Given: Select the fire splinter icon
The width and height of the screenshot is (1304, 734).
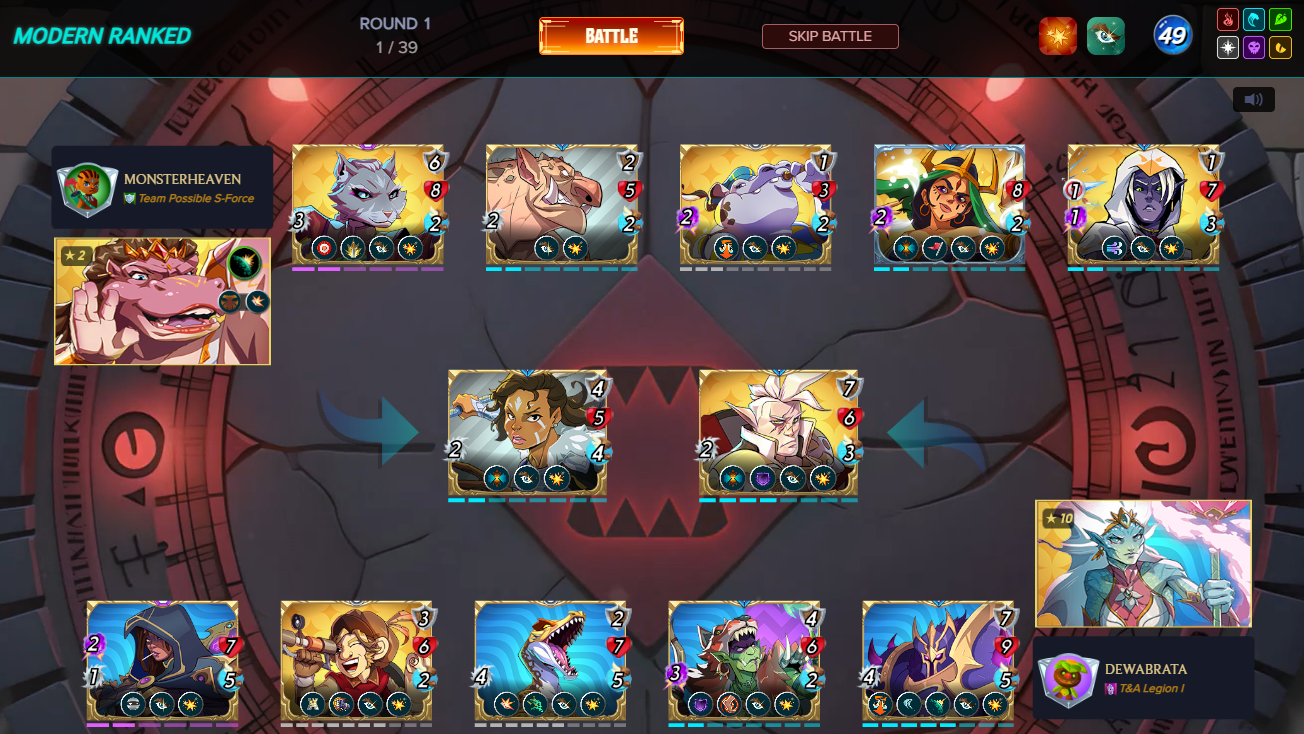Looking at the screenshot, I should point(1230,20).
